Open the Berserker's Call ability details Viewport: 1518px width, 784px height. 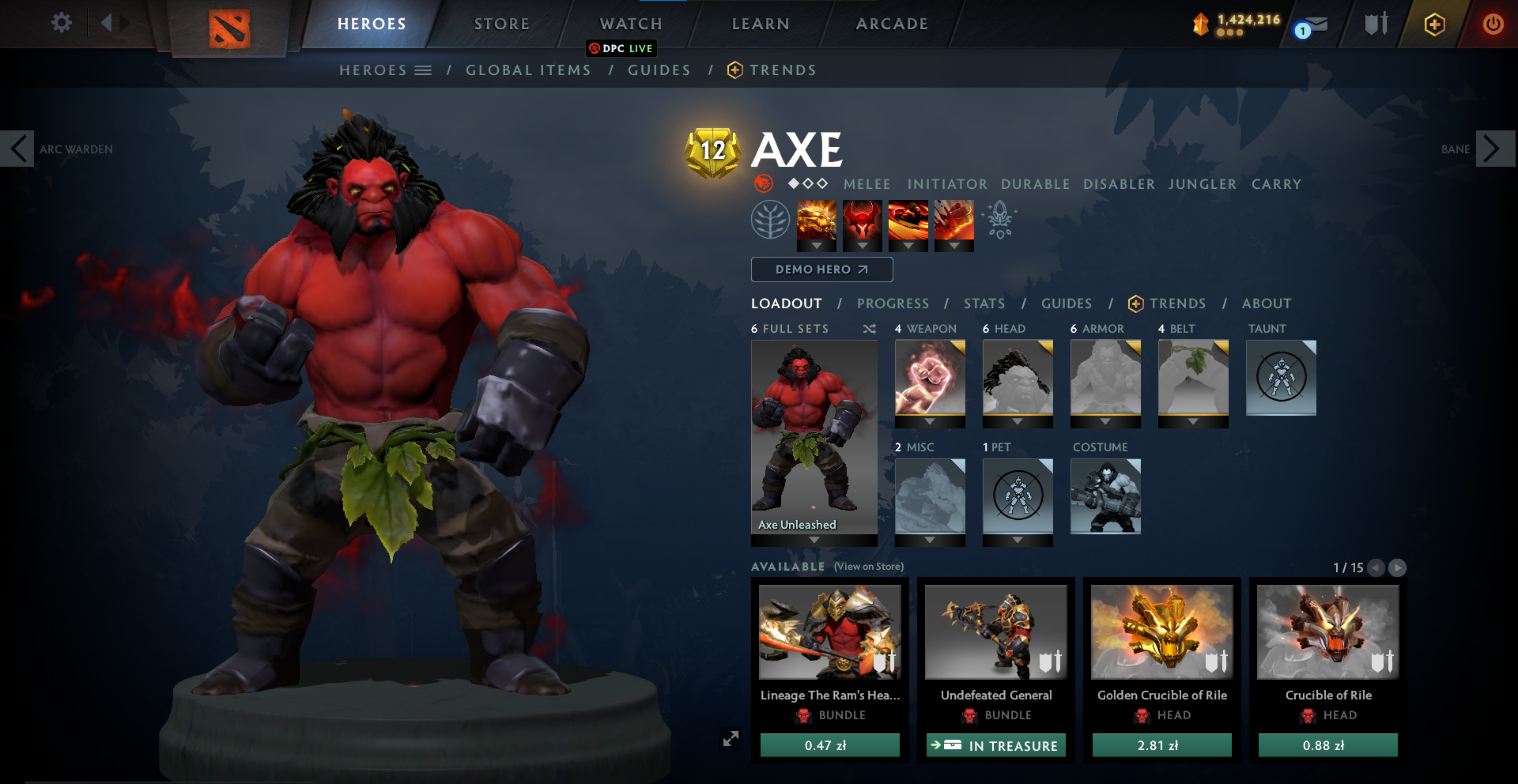tap(817, 225)
